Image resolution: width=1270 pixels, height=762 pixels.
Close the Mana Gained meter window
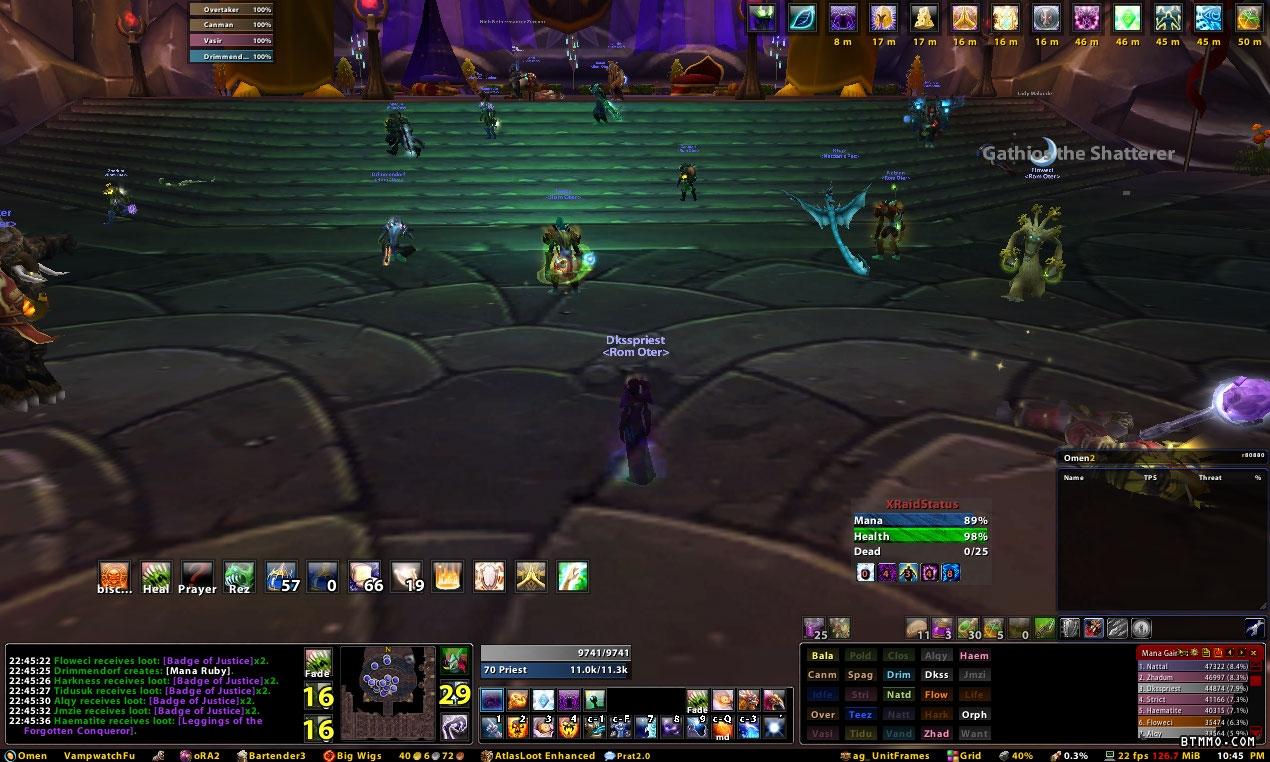[1253, 652]
